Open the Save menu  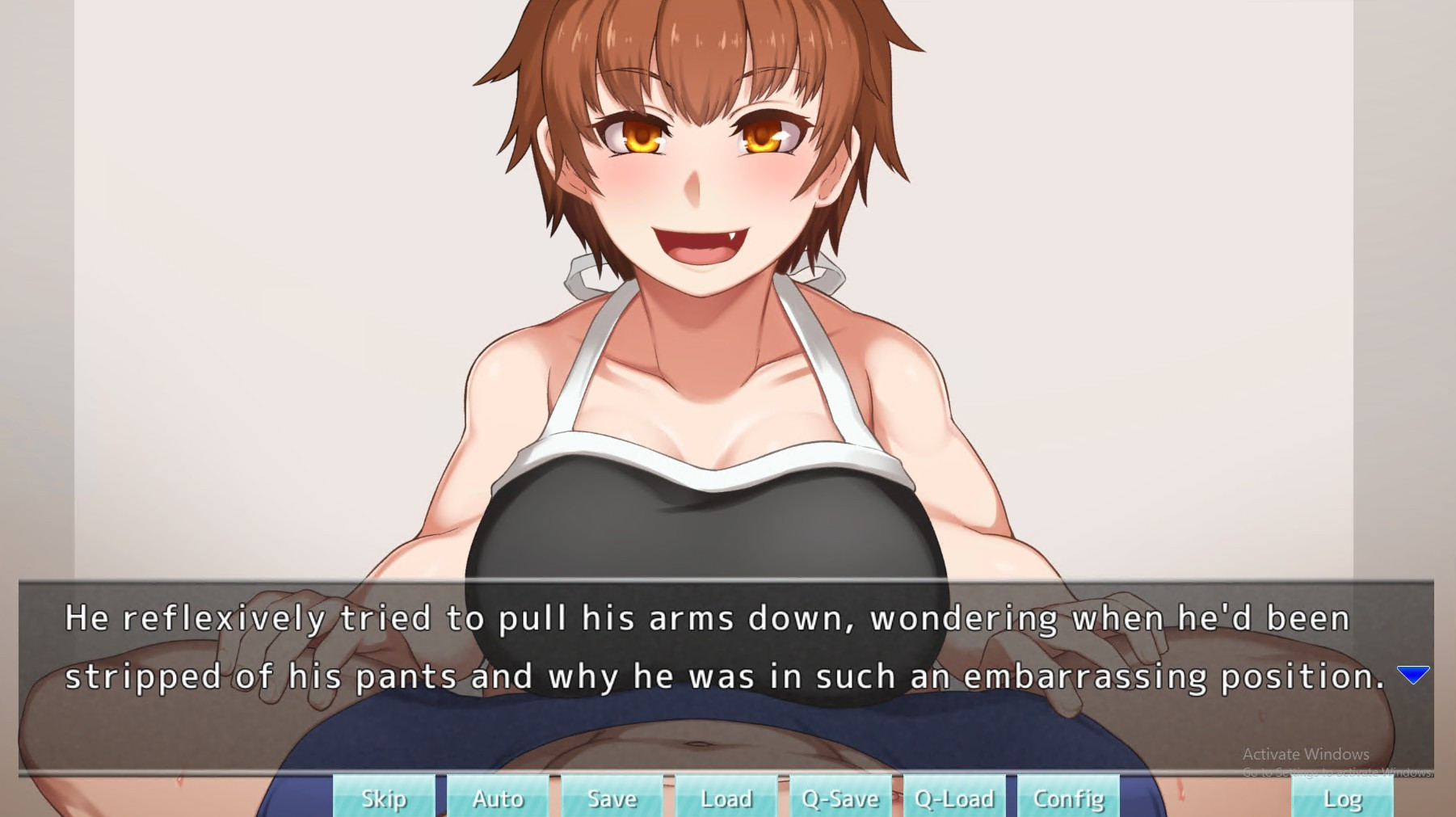point(612,798)
